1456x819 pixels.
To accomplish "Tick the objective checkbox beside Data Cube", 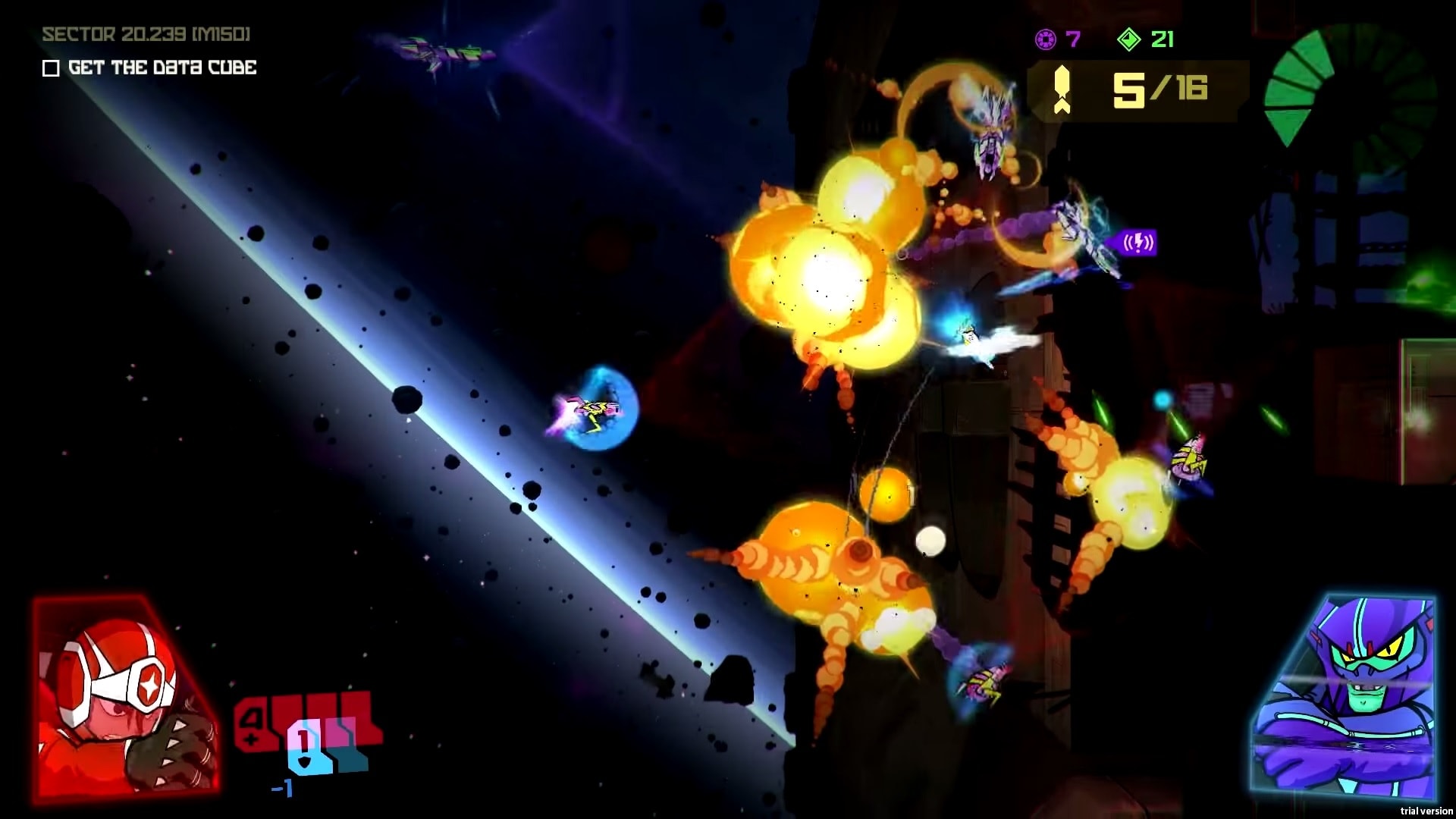I will pos(51,68).
